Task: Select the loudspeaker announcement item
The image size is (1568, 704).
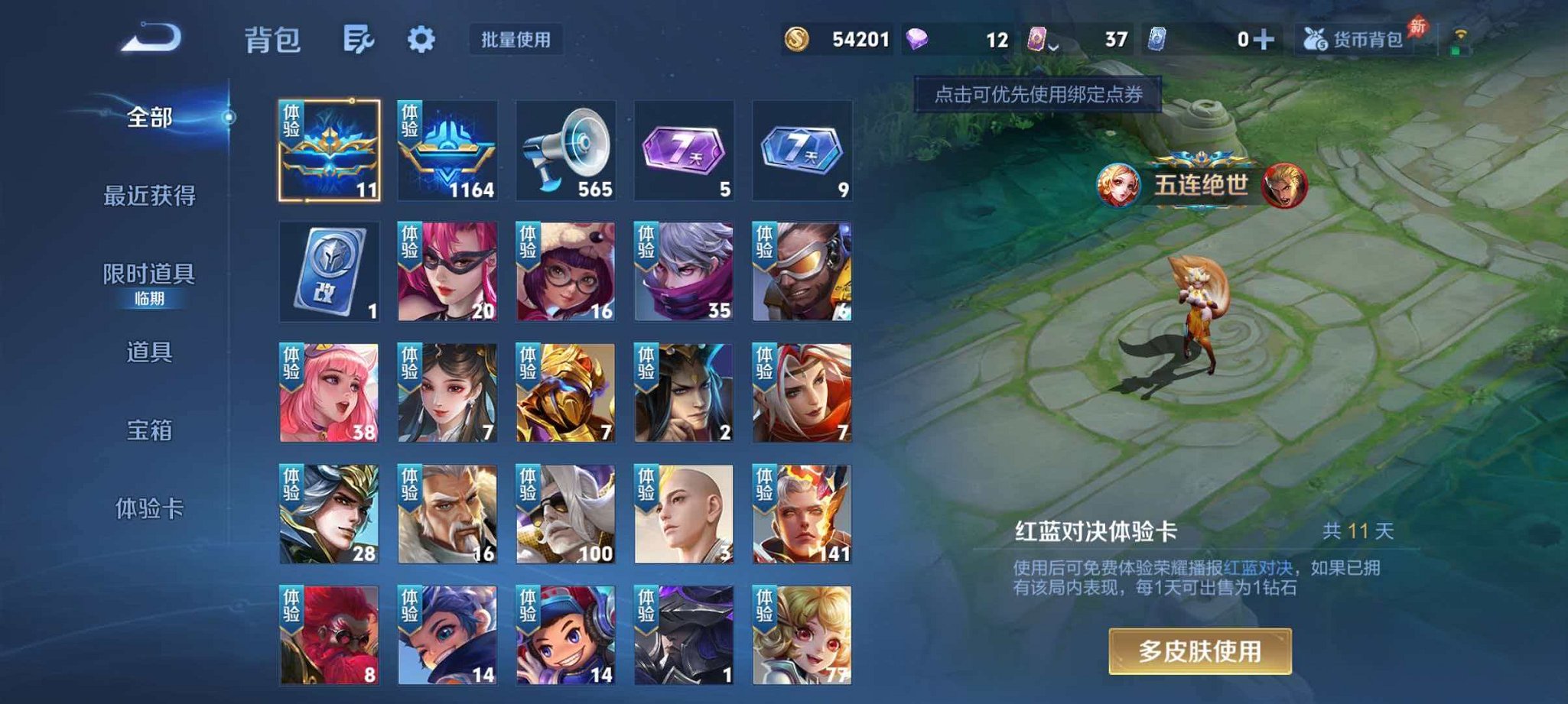Action: tap(566, 150)
